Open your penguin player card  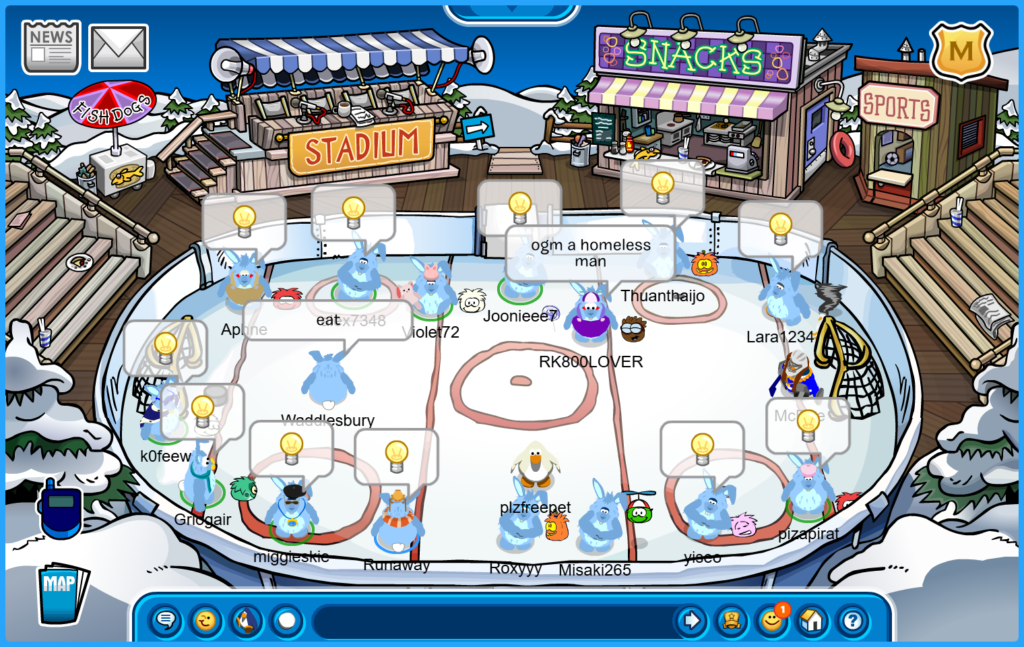[x=731, y=621]
